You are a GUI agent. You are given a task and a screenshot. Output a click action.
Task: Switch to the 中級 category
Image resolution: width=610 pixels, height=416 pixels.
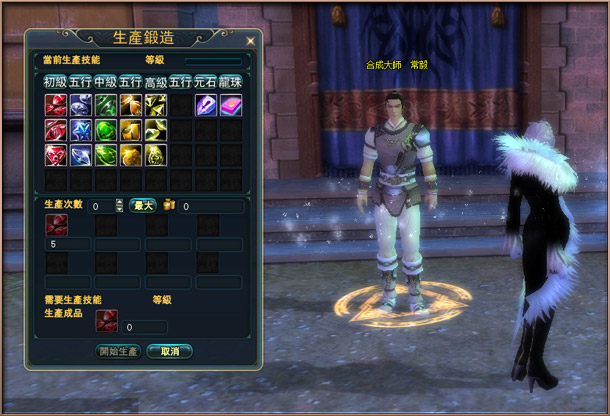coord(105,81)
